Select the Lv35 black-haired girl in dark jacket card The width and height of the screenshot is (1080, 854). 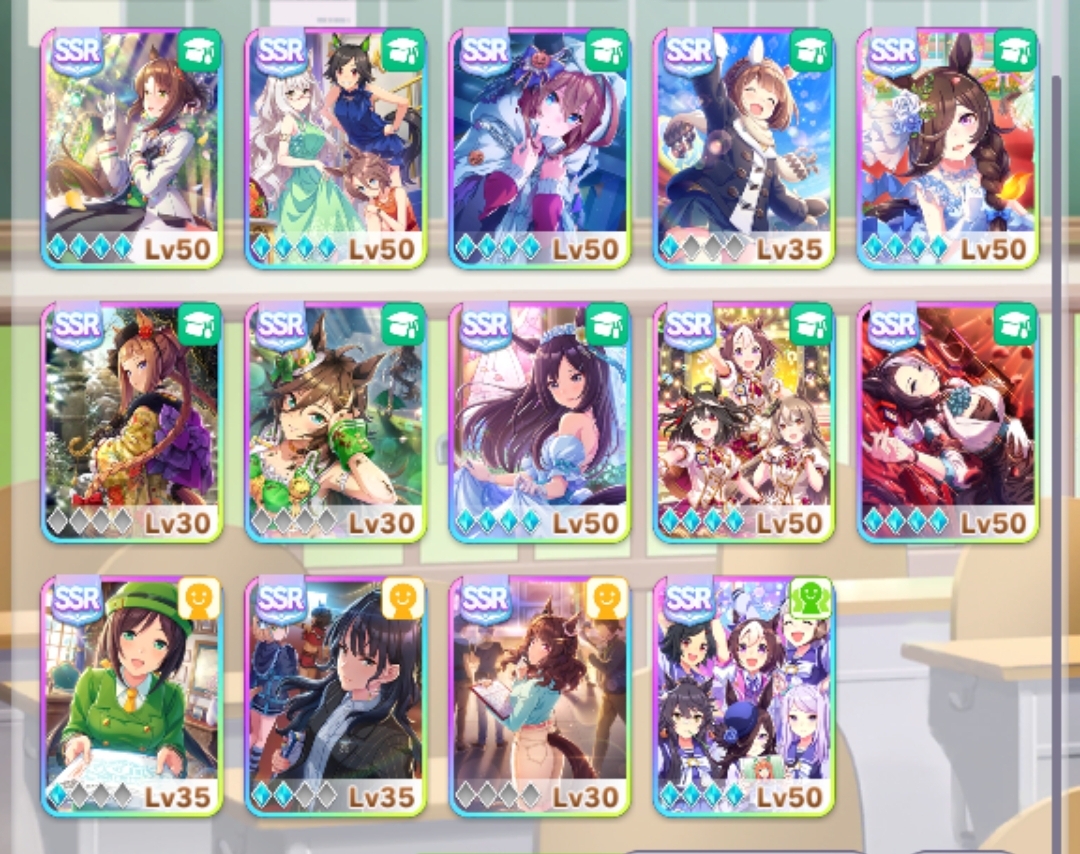(336, 696)
